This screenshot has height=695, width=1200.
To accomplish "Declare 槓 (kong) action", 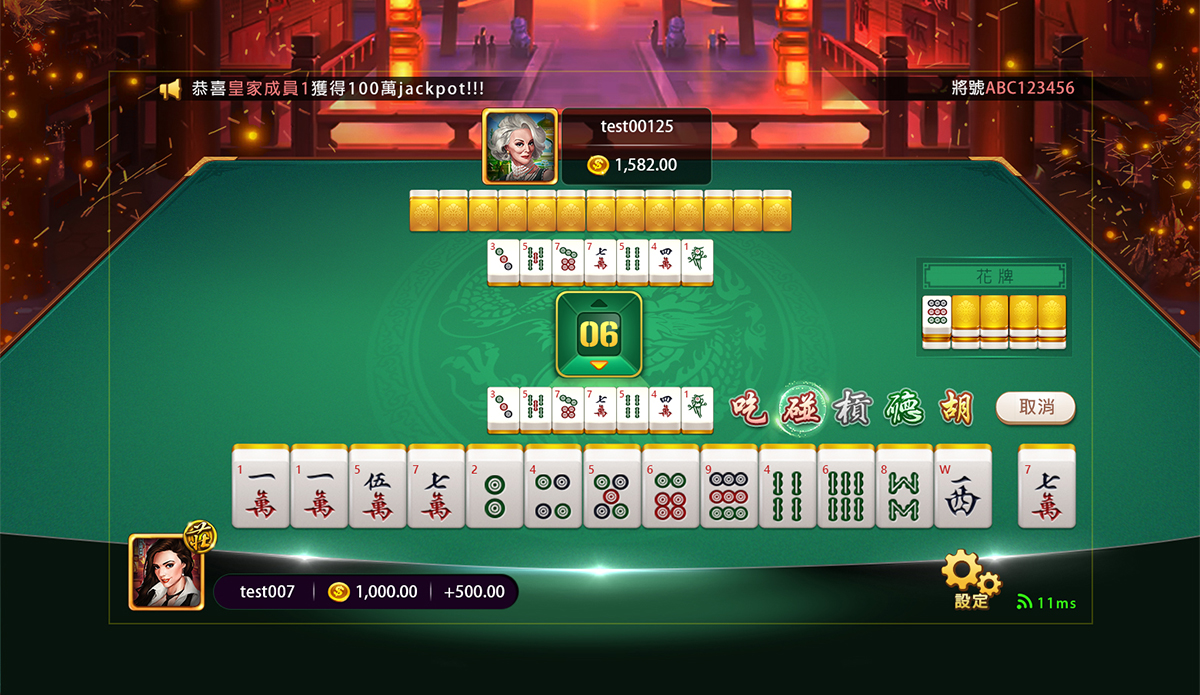I will tap(853, 407).
